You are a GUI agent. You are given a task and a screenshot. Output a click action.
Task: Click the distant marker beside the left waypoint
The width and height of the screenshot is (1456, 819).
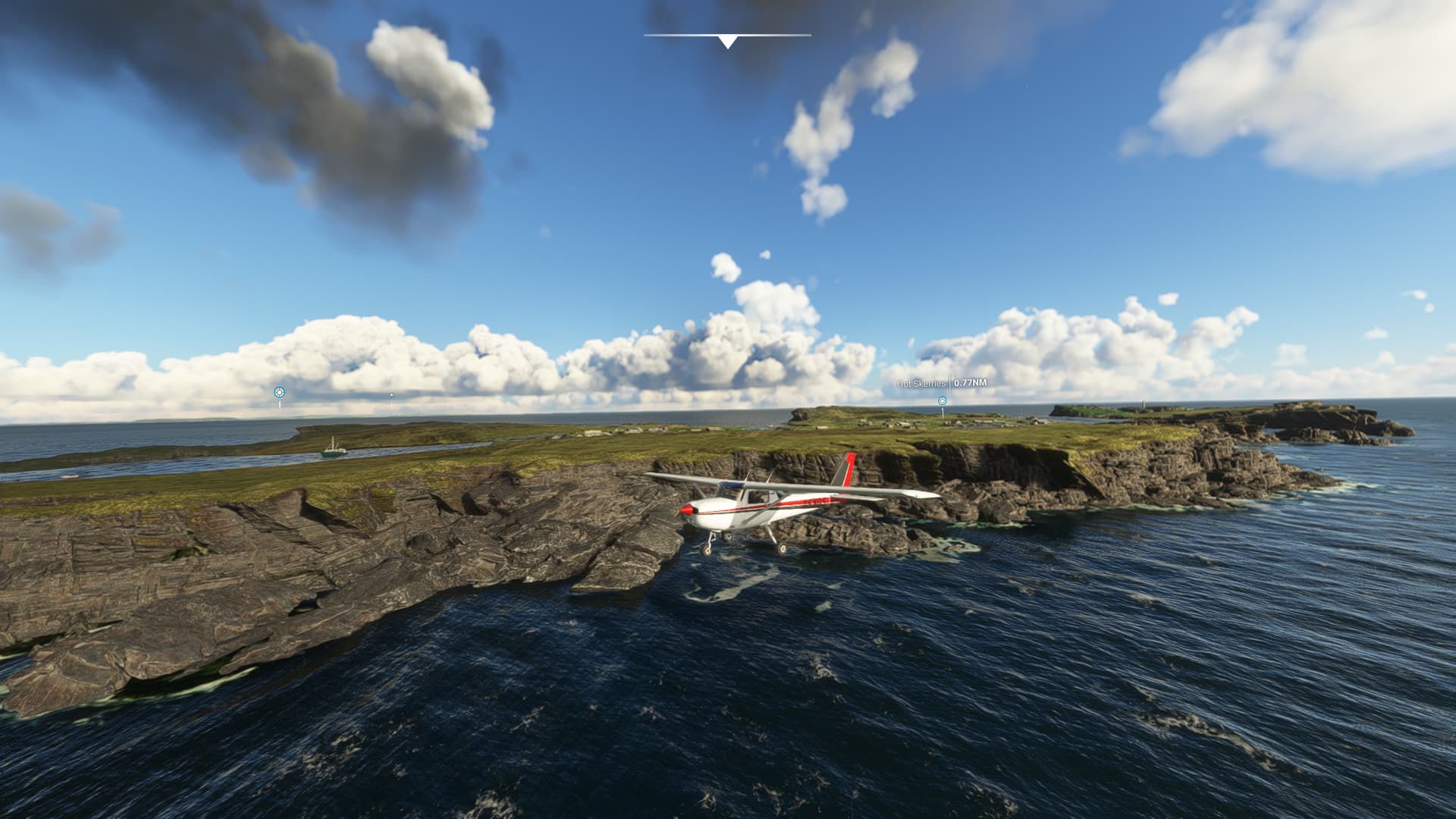[391, 395]
